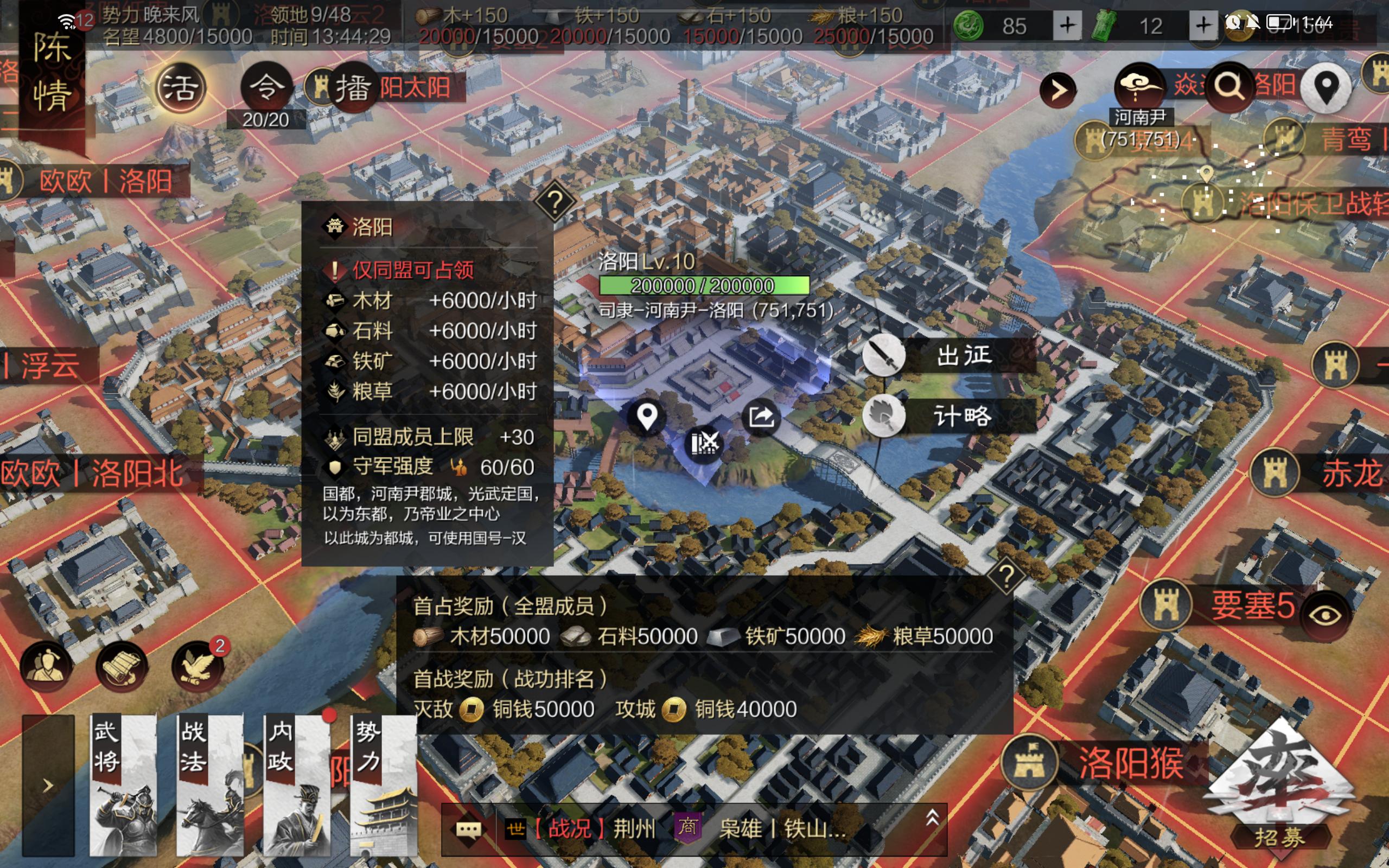Toggle the eye visibility icon near 要塞5
Image resolution: width=1389 pixels, height=868 pixels.
(1325, 615)
